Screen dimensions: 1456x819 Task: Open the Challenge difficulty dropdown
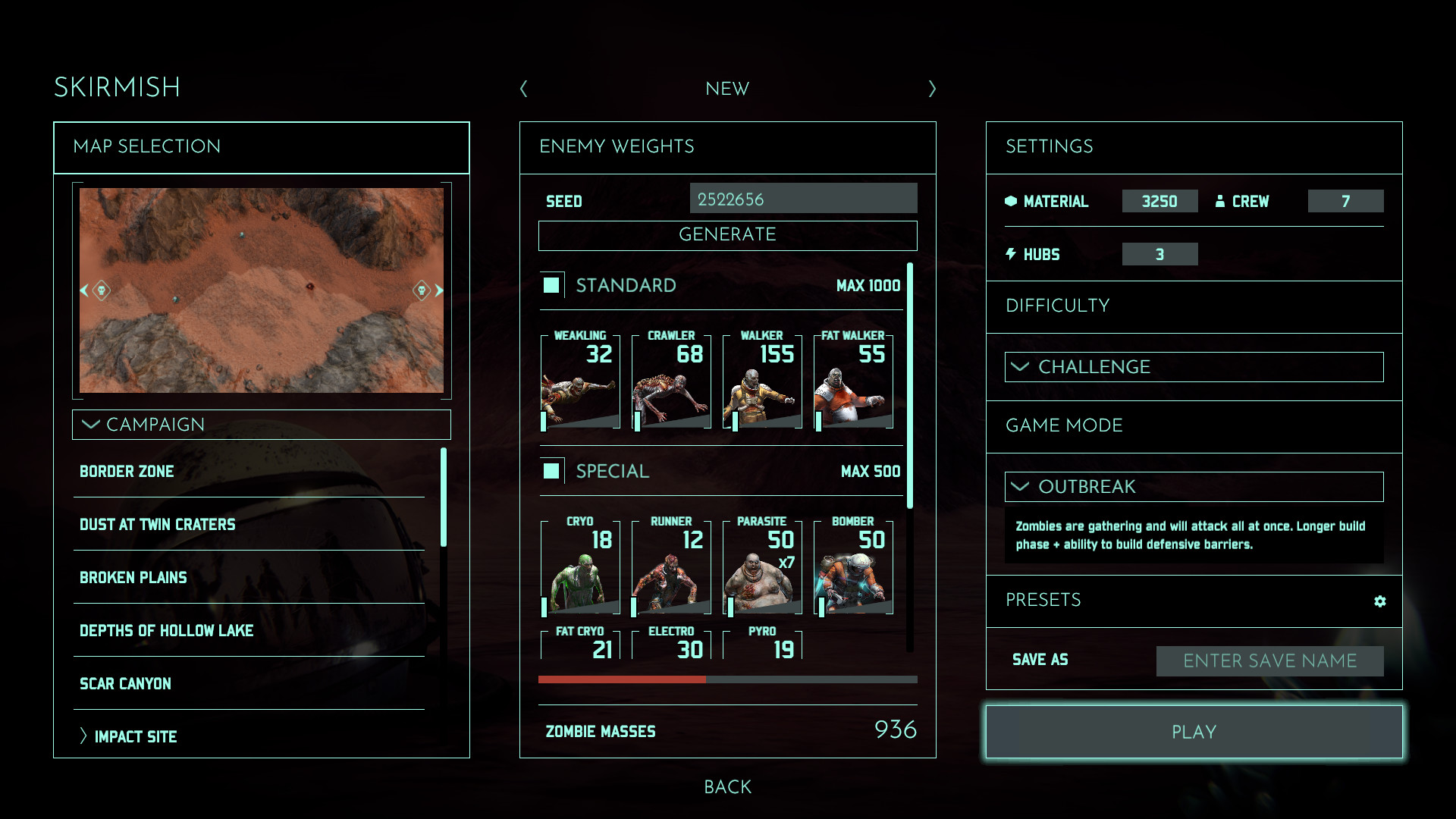(1194, 367)
